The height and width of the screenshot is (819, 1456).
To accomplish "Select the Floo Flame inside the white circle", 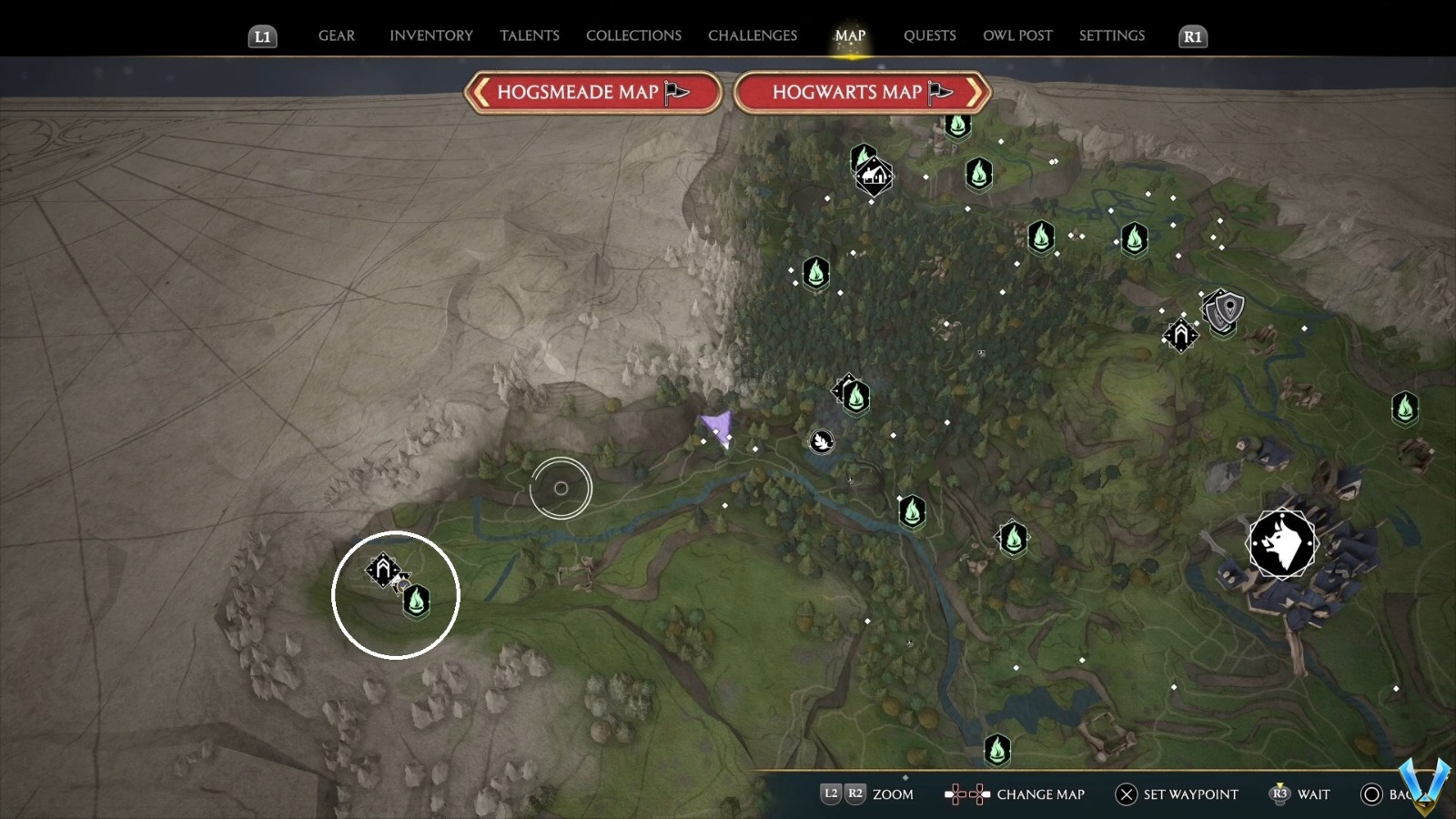I will (x=415, y=602).
